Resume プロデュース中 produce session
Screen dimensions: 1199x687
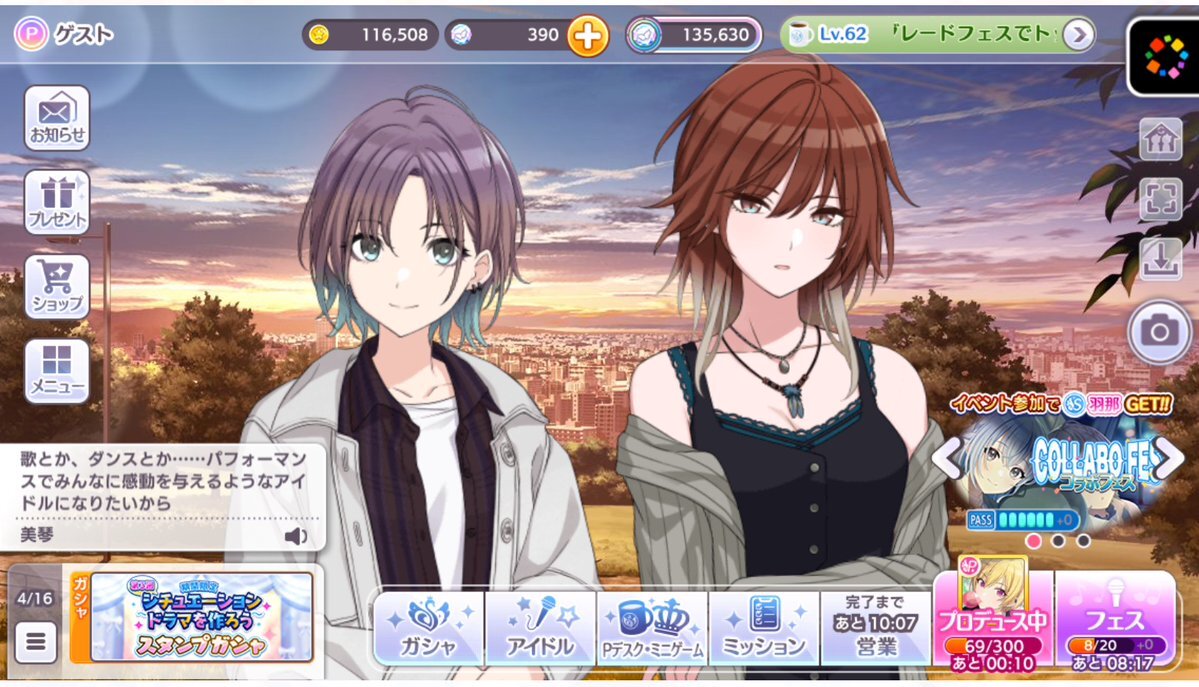tap(992, 620)
